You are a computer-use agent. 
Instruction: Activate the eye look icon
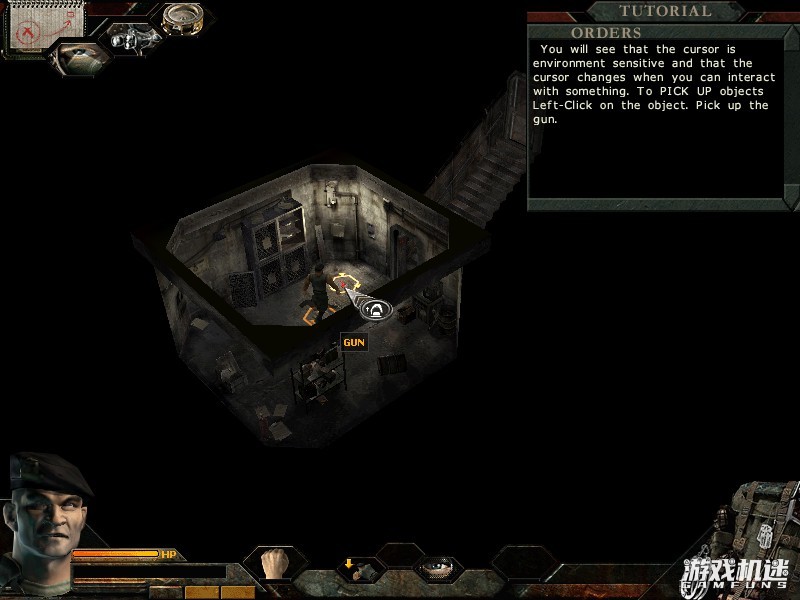pyautogui.click(x=437, y=569)
